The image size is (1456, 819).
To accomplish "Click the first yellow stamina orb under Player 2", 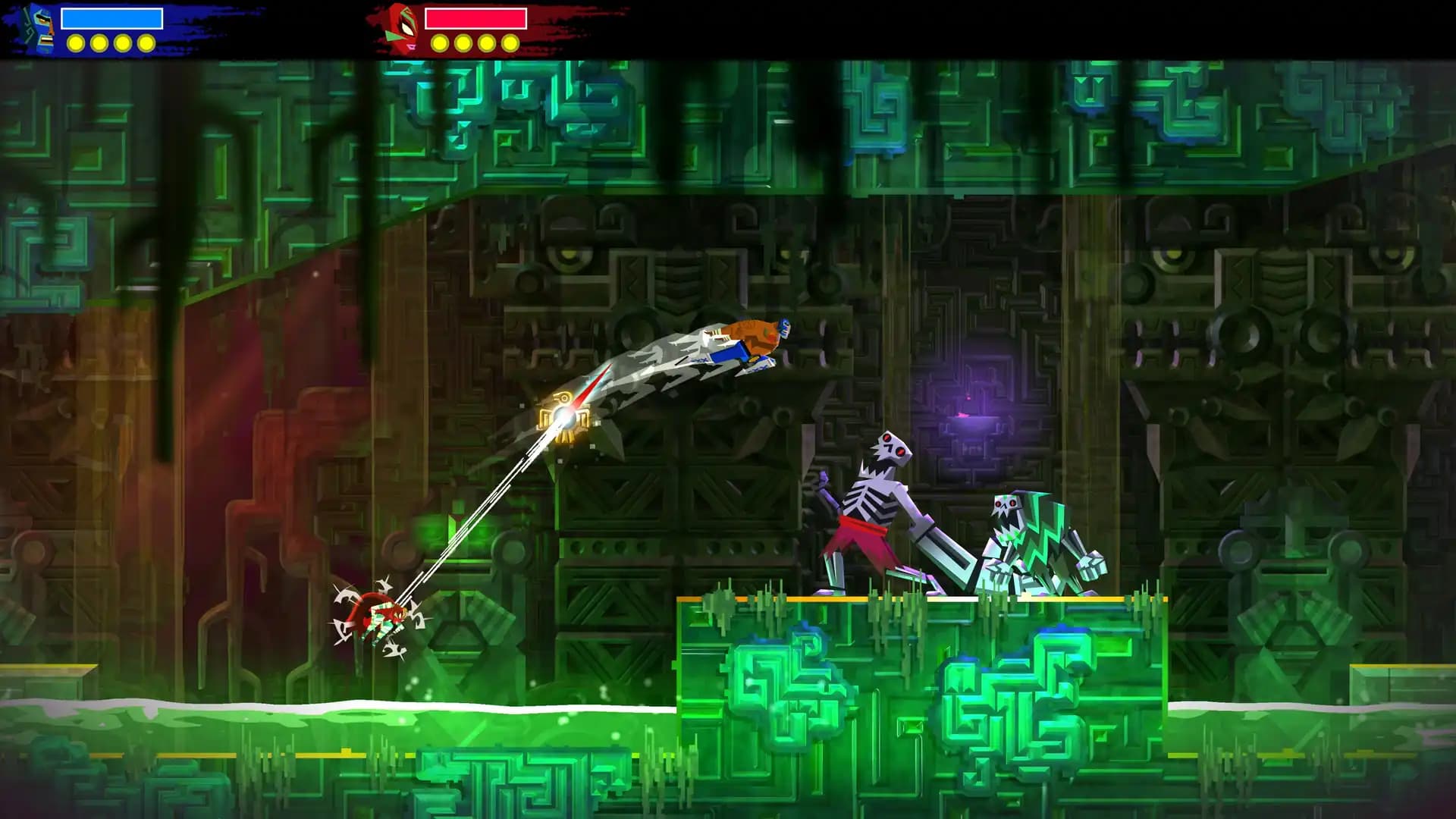I will coord(440,43).
